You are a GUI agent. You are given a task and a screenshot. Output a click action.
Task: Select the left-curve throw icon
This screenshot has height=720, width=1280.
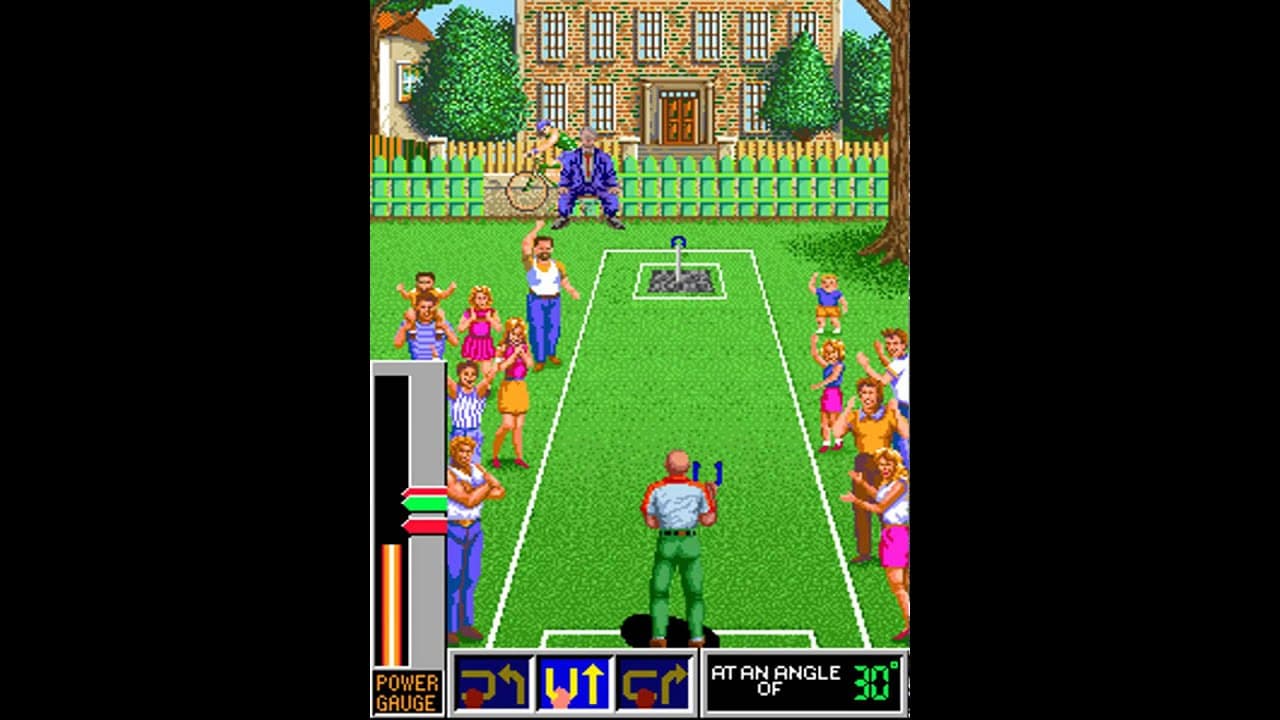point(492,683)
